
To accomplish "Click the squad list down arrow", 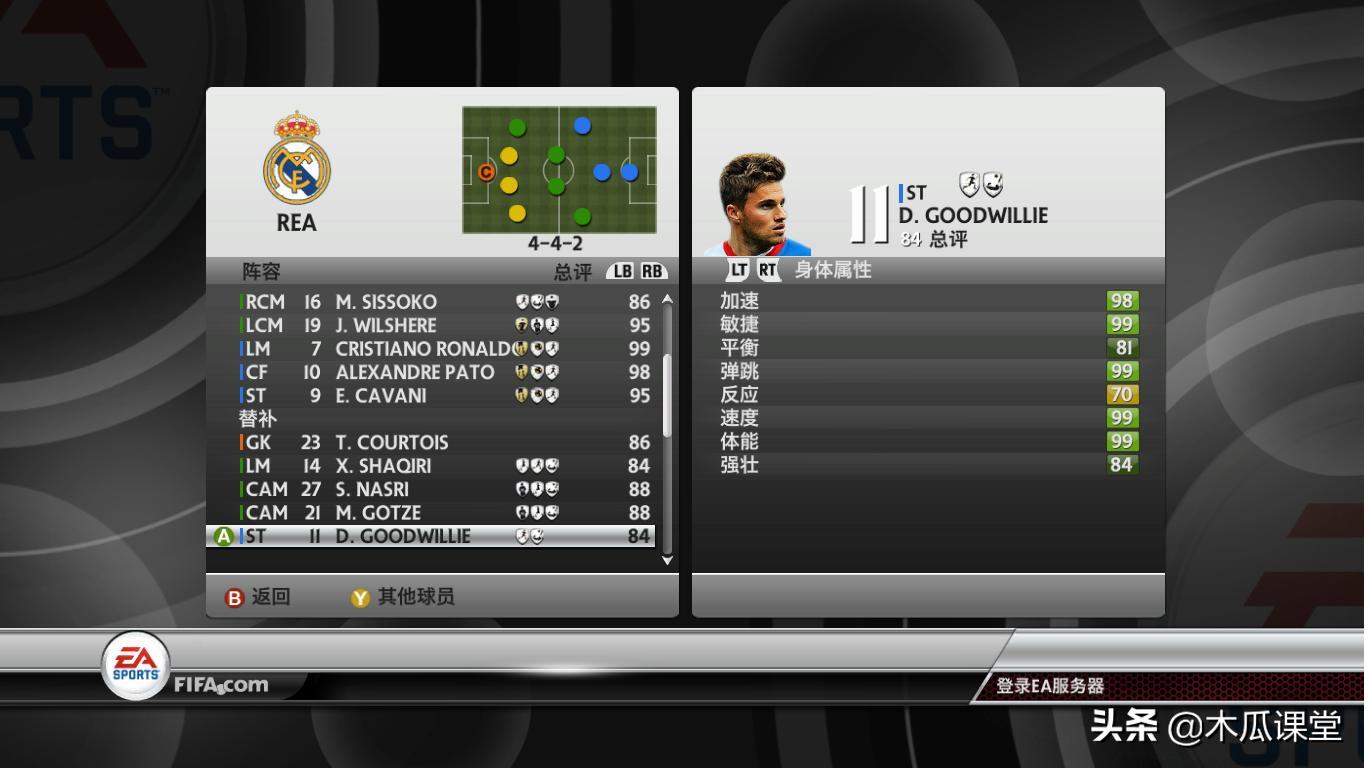I will click(x=668, y=560).
